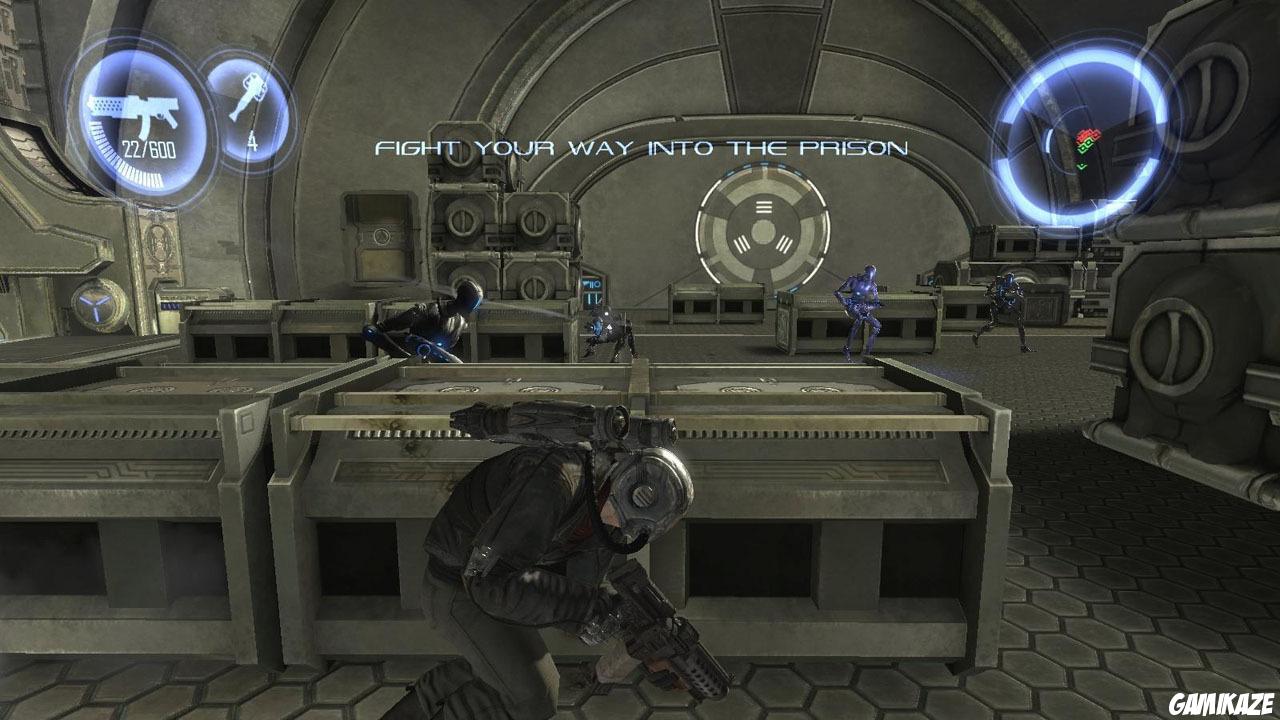Viewport: 1280px width, 720px height.
Task: Click the prison objective text
Action: point(641,148)
